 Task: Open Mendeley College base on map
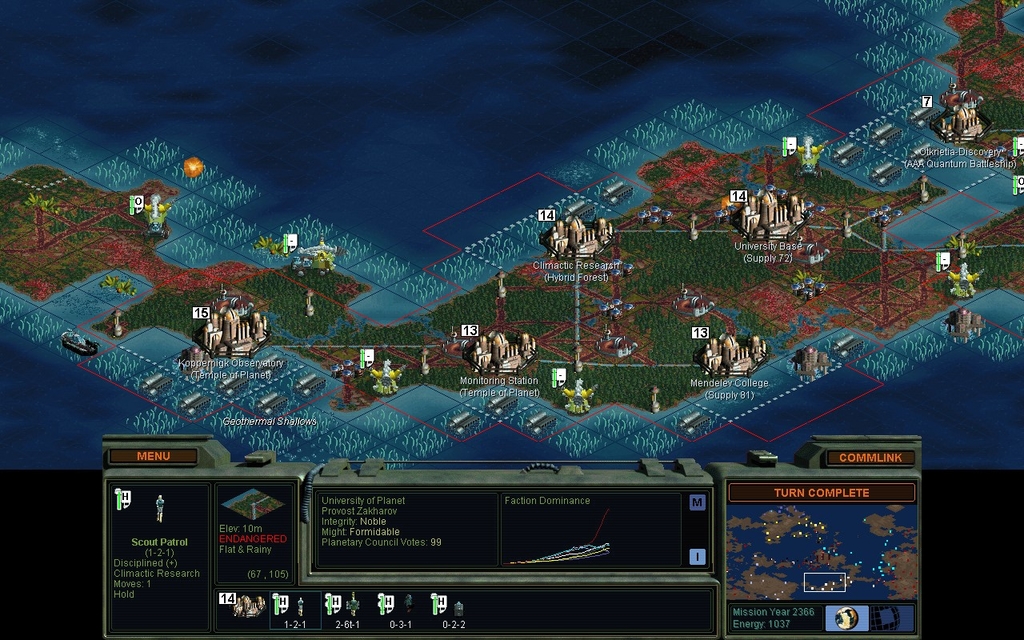tap(729, 353)
